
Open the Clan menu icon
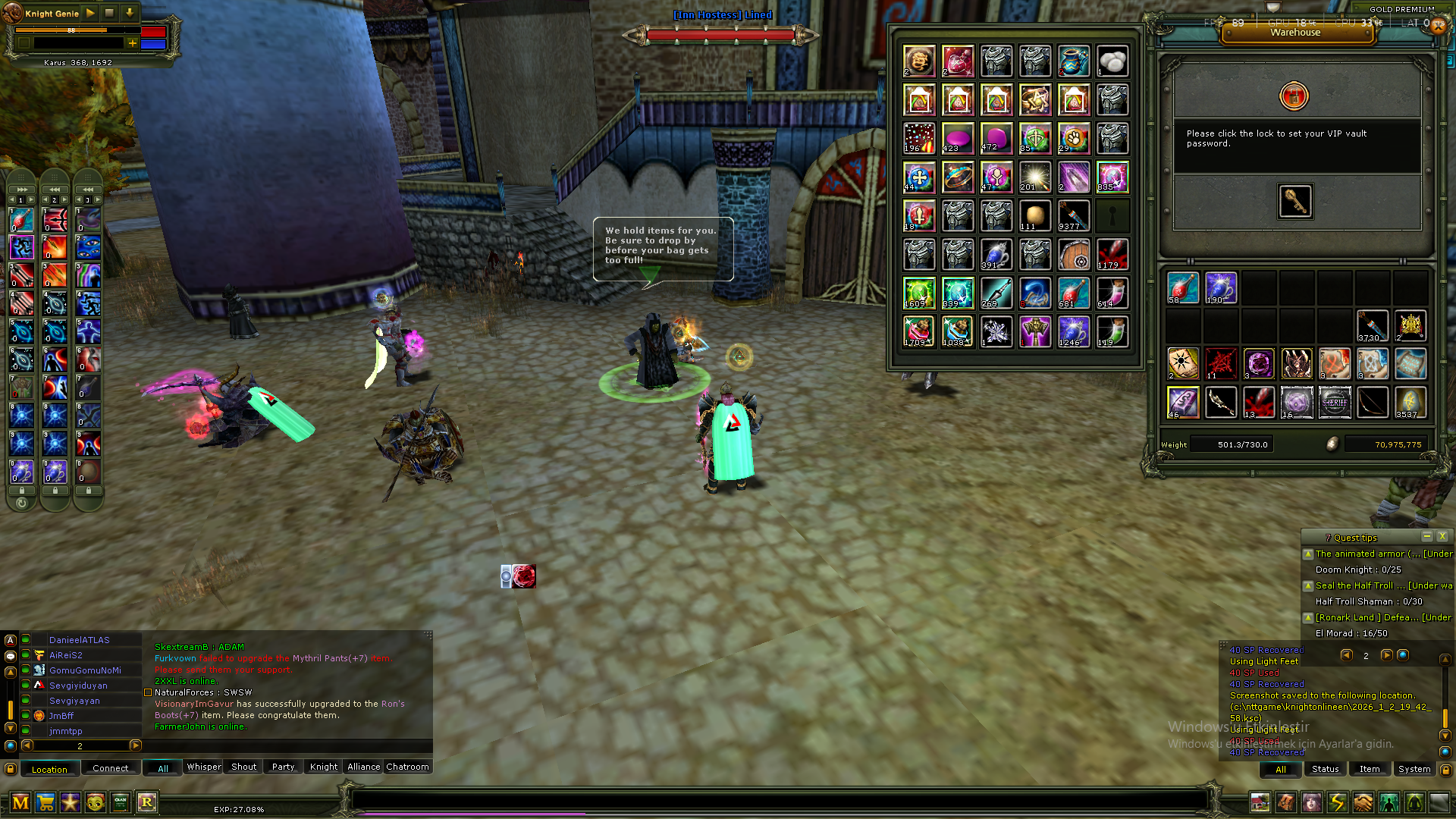121,802
